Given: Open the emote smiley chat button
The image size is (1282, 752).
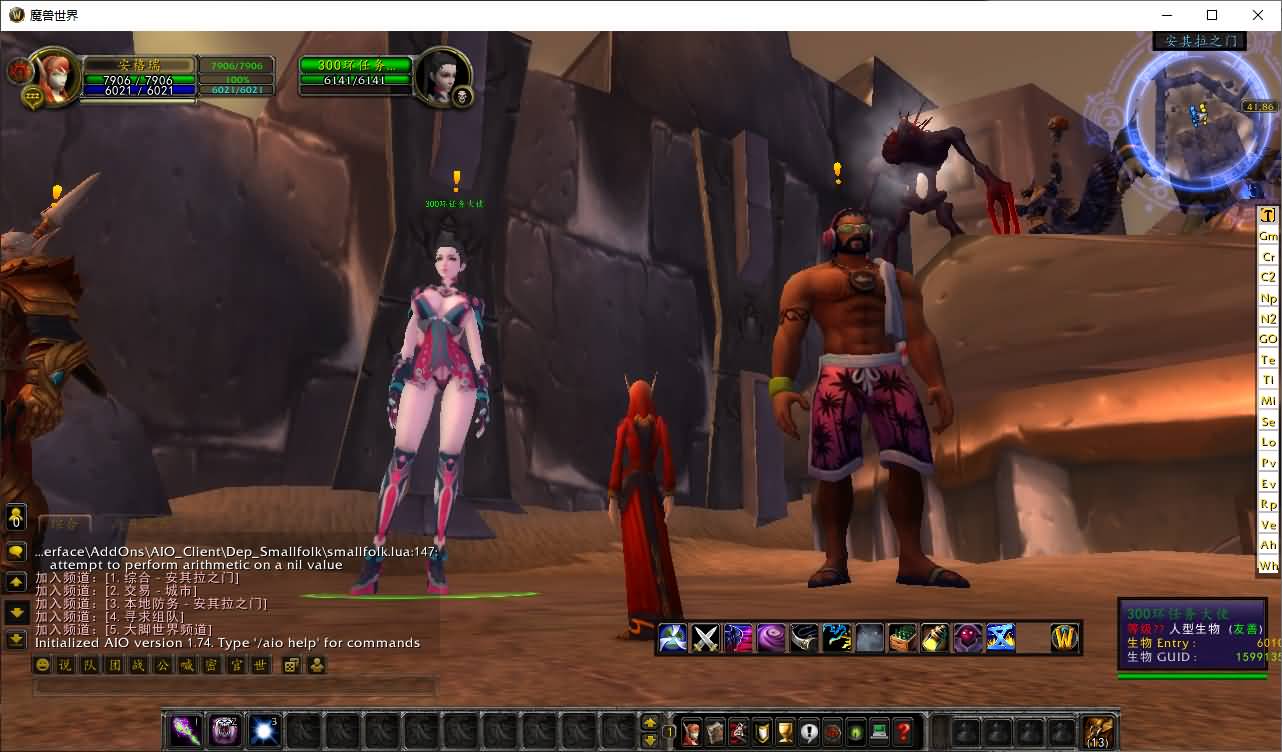Looking at the screenshot, I should 43,665.
